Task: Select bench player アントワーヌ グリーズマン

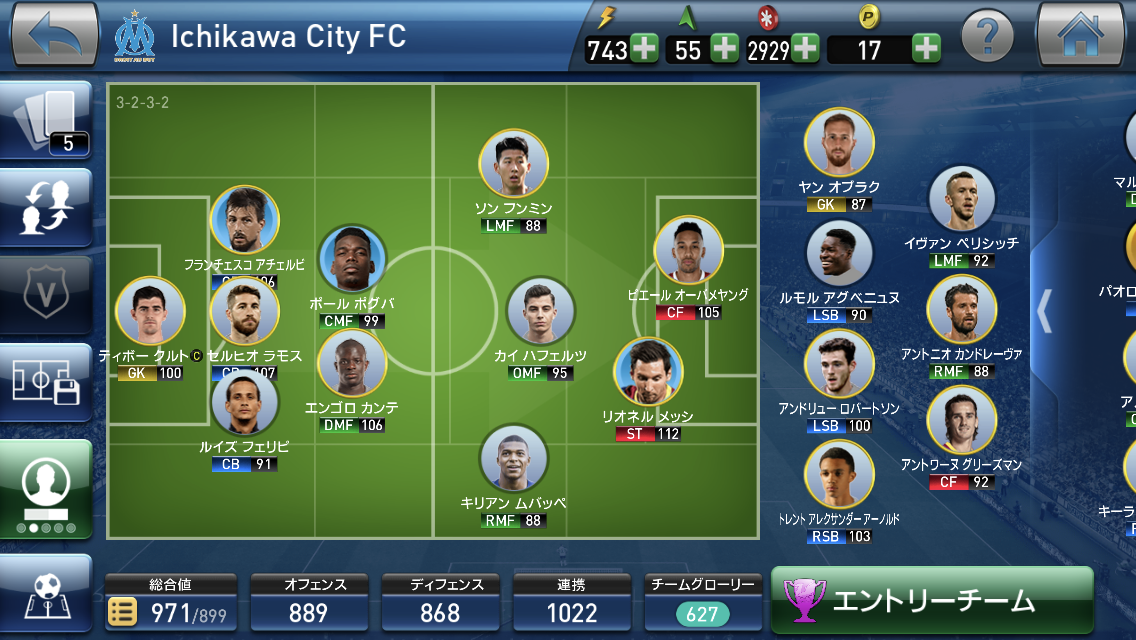Action: point(962,420)
